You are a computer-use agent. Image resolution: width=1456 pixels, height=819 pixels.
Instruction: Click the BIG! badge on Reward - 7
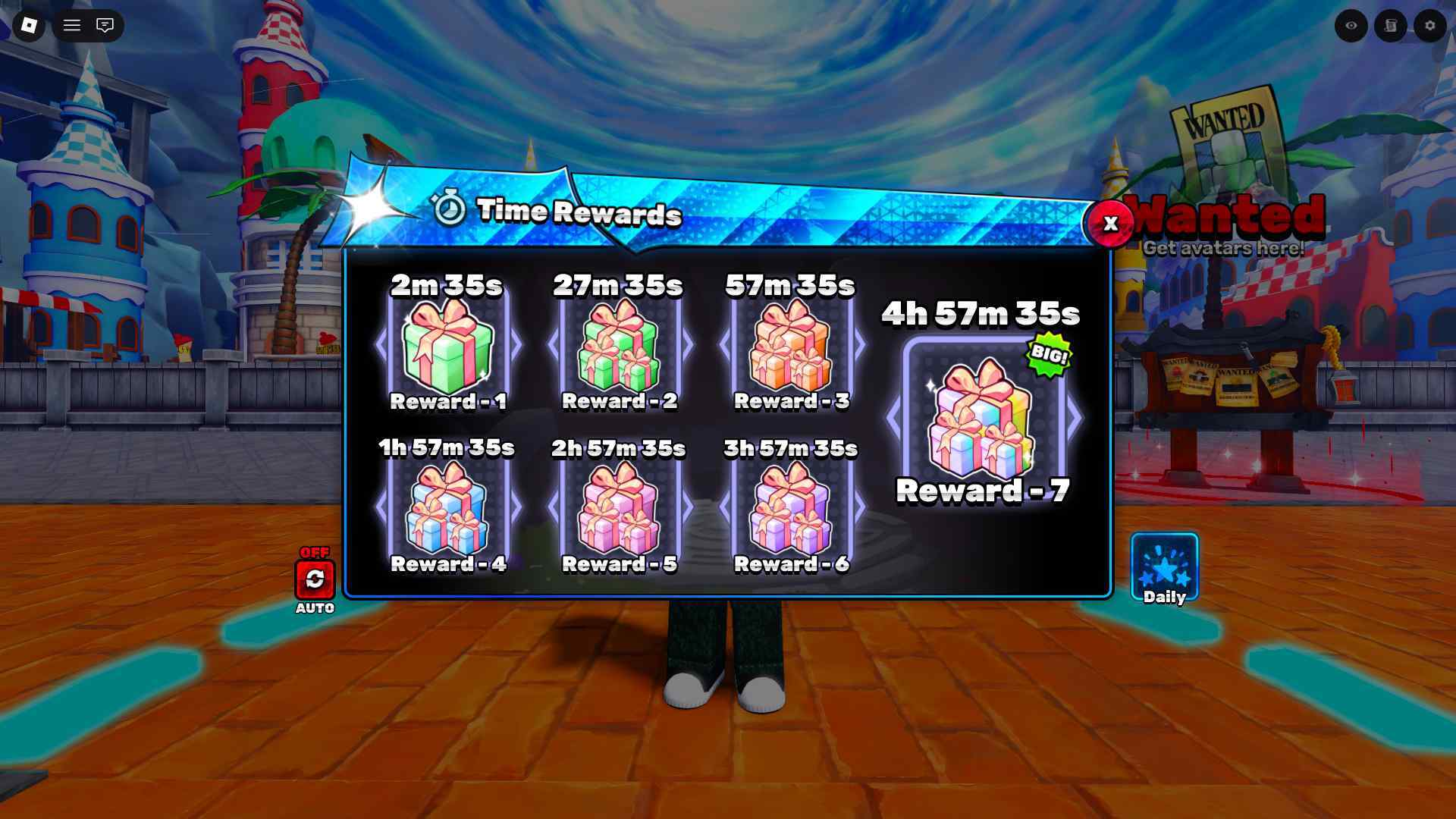click(x=1050, y=353)
